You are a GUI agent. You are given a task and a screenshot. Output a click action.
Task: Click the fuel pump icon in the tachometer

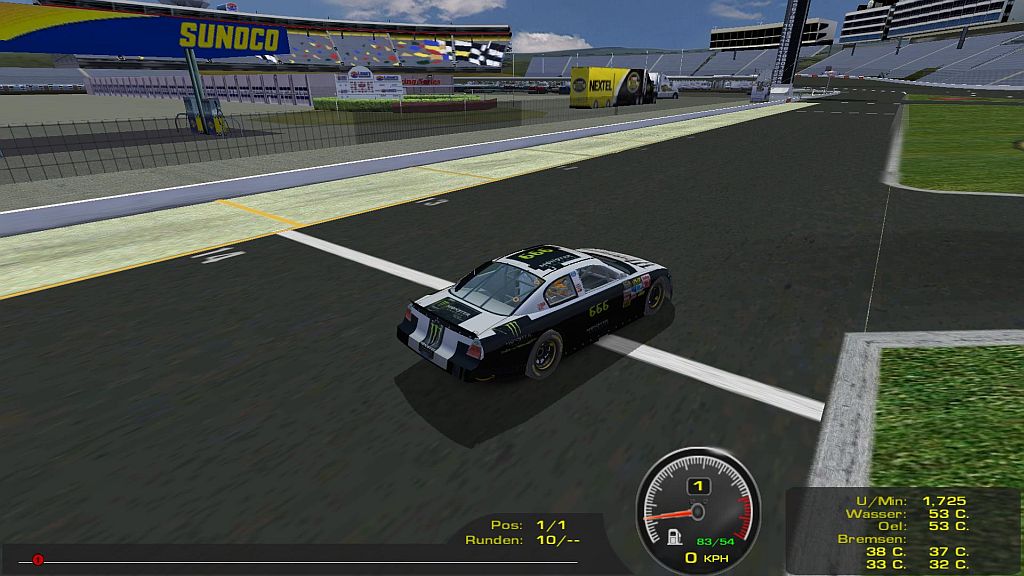tap(675, 537)
